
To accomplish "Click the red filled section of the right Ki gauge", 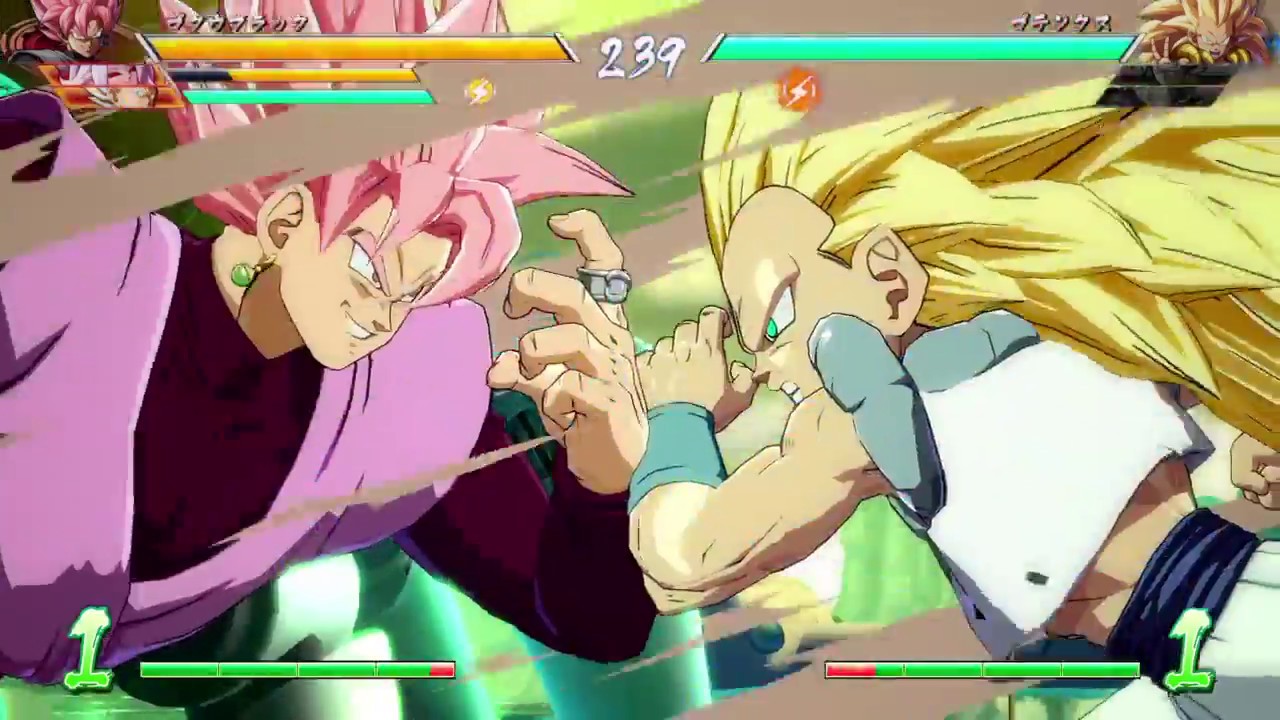I will tap(850, 671).
